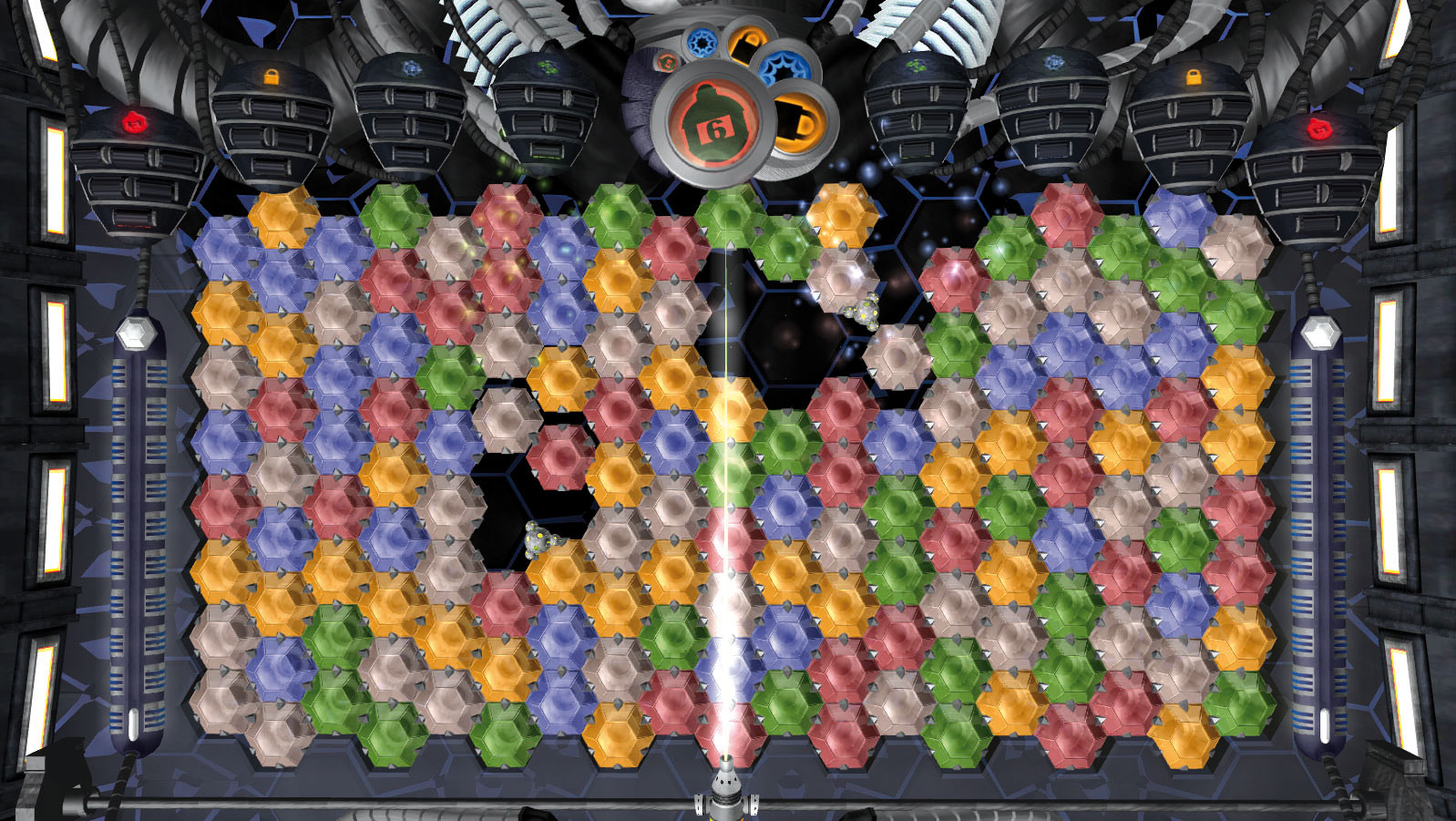
Task: Click the small bomb dial showing 3 on the gauge cluster
Action: pos(667,63)
